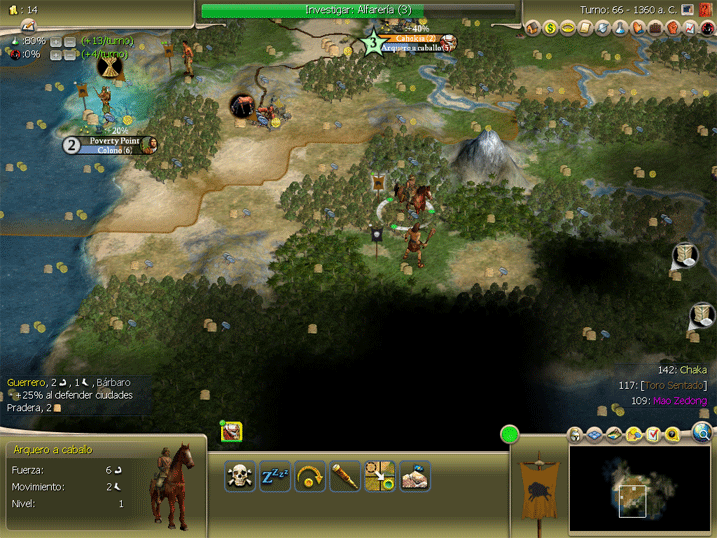Viewport: 717px width, 538px height.
Task: Delete unit with the skull button
Action: pyautogui.click(x=239, y=476)
